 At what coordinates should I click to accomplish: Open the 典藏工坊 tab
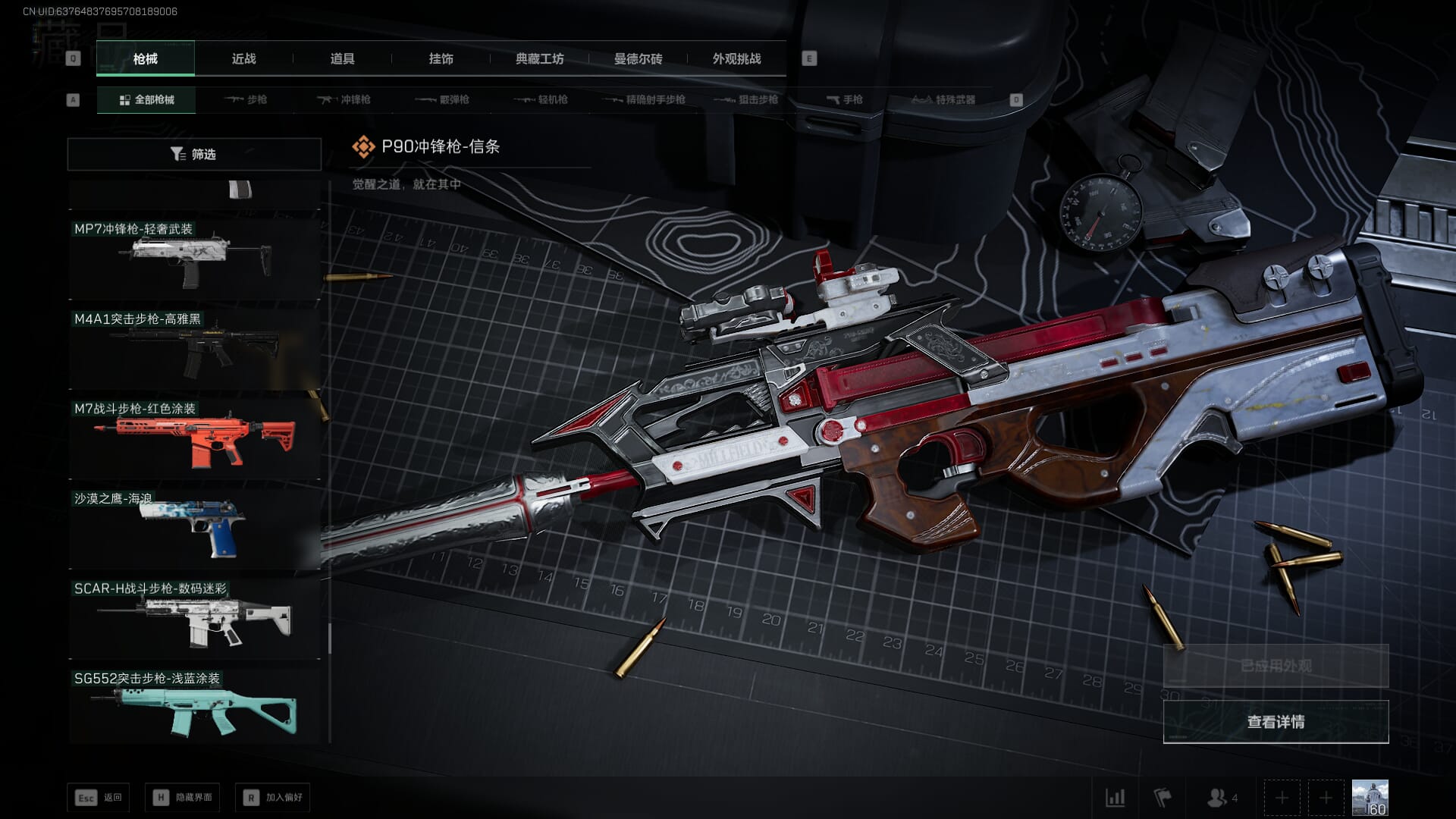539,58
